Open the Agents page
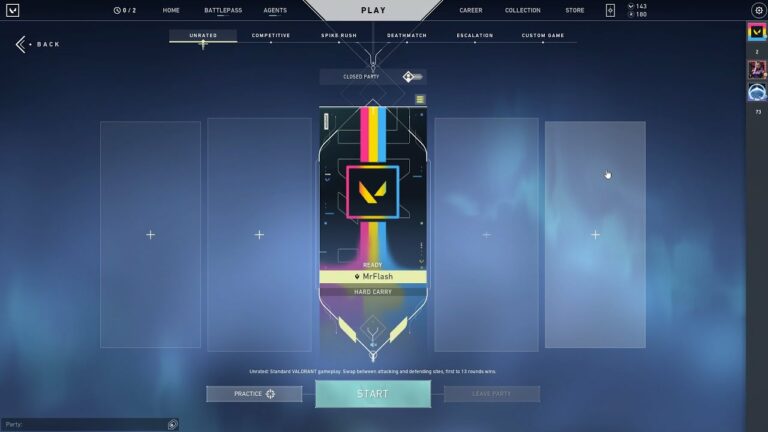768x432 pixels. 275,10
